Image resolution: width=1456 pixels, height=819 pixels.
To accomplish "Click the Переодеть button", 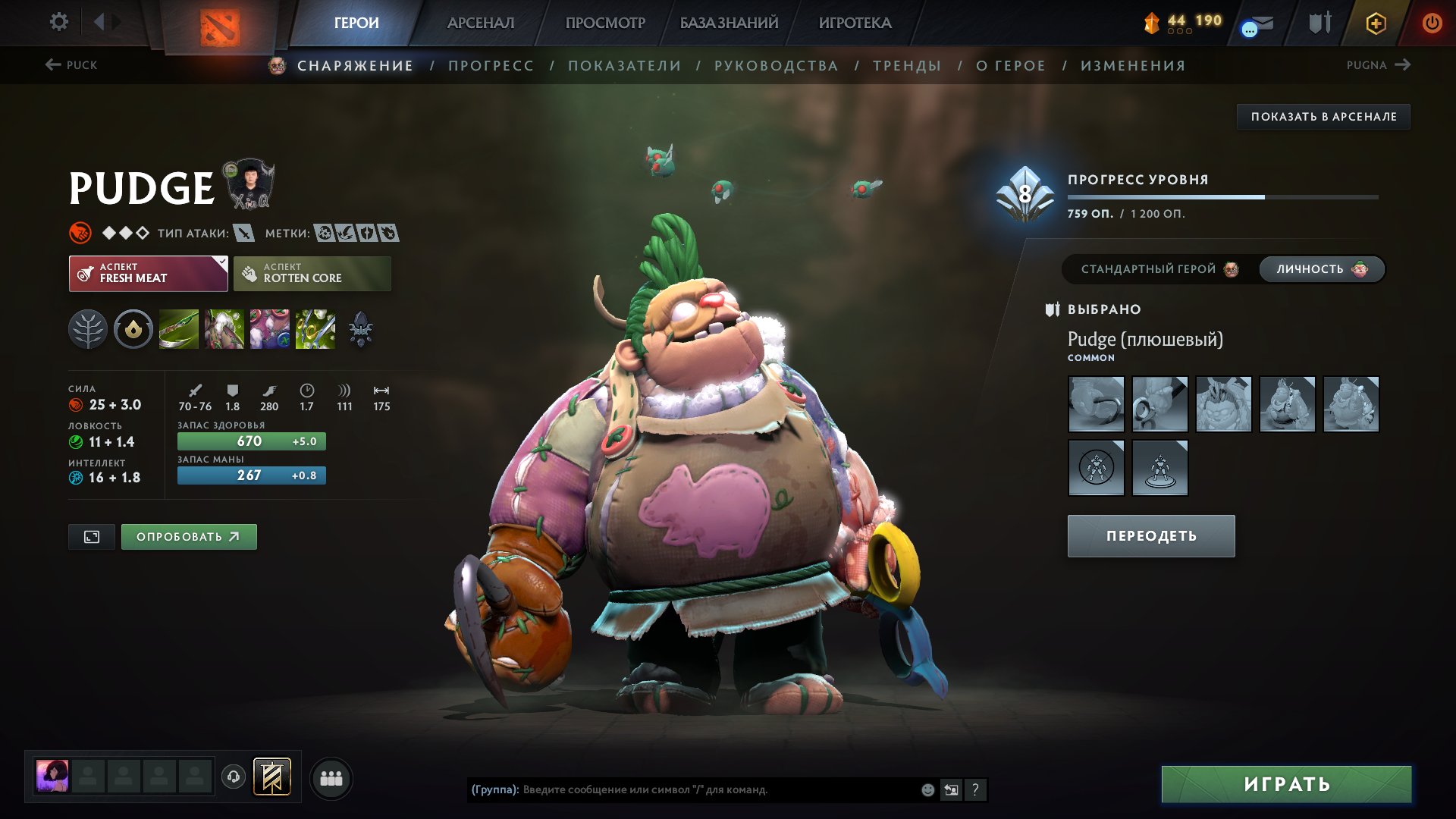I will coord(1150,536).
